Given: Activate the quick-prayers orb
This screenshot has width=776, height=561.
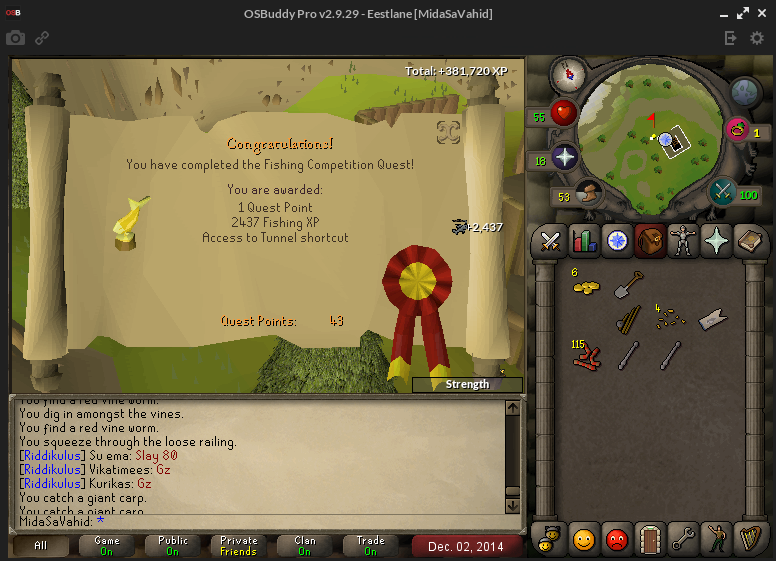Looking at the screenshot, I should point(565,158).
